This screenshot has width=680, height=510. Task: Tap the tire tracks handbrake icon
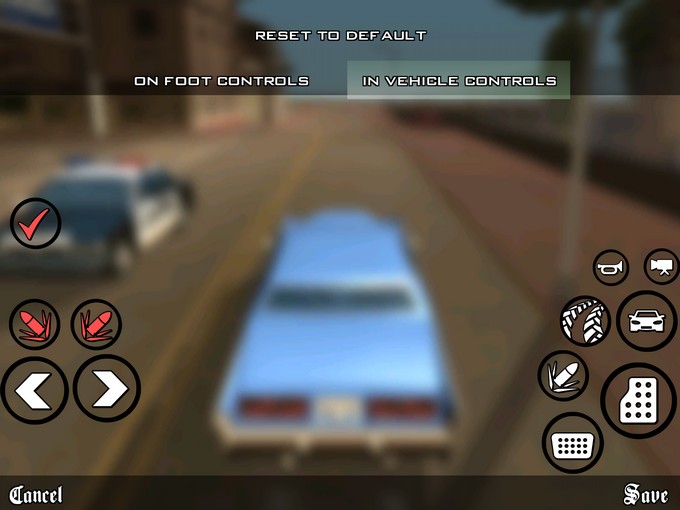pos(585,322)
